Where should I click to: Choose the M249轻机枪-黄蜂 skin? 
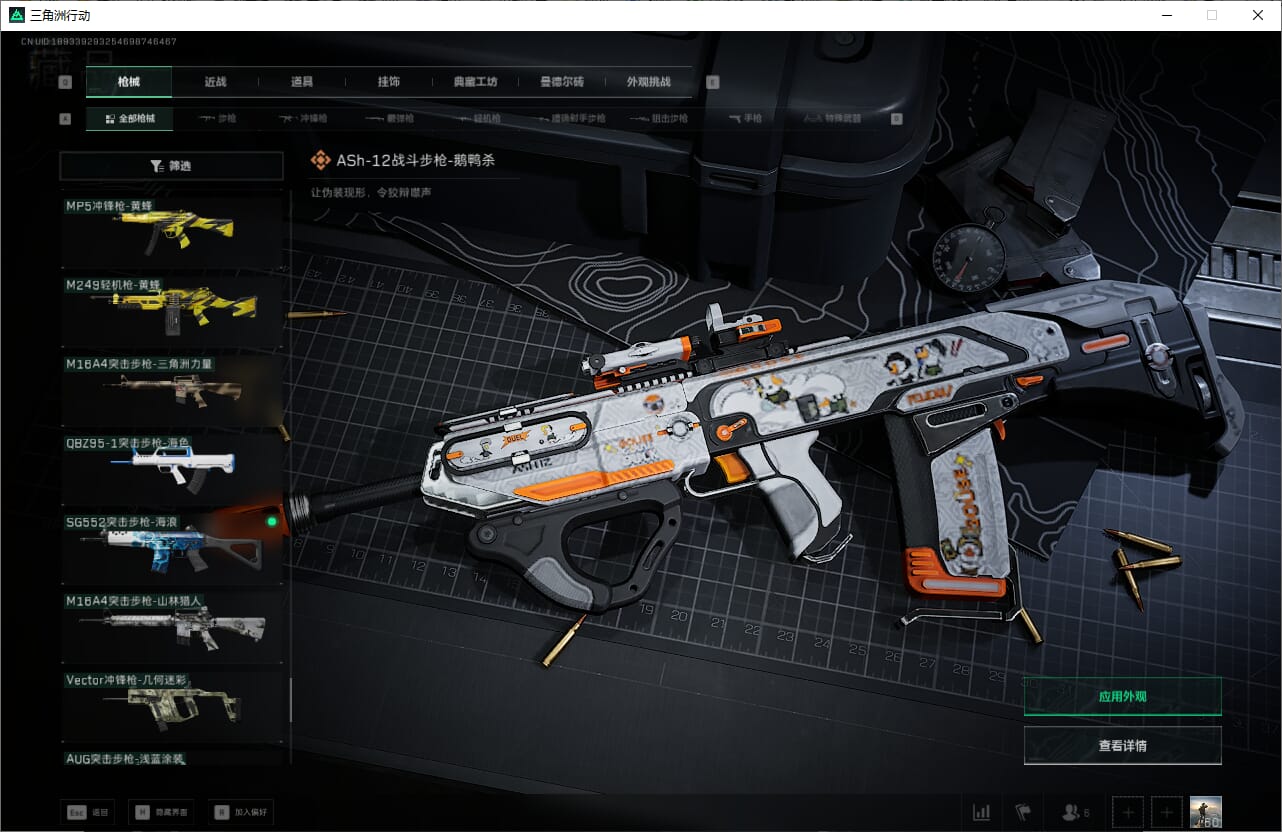click(172, 310)
